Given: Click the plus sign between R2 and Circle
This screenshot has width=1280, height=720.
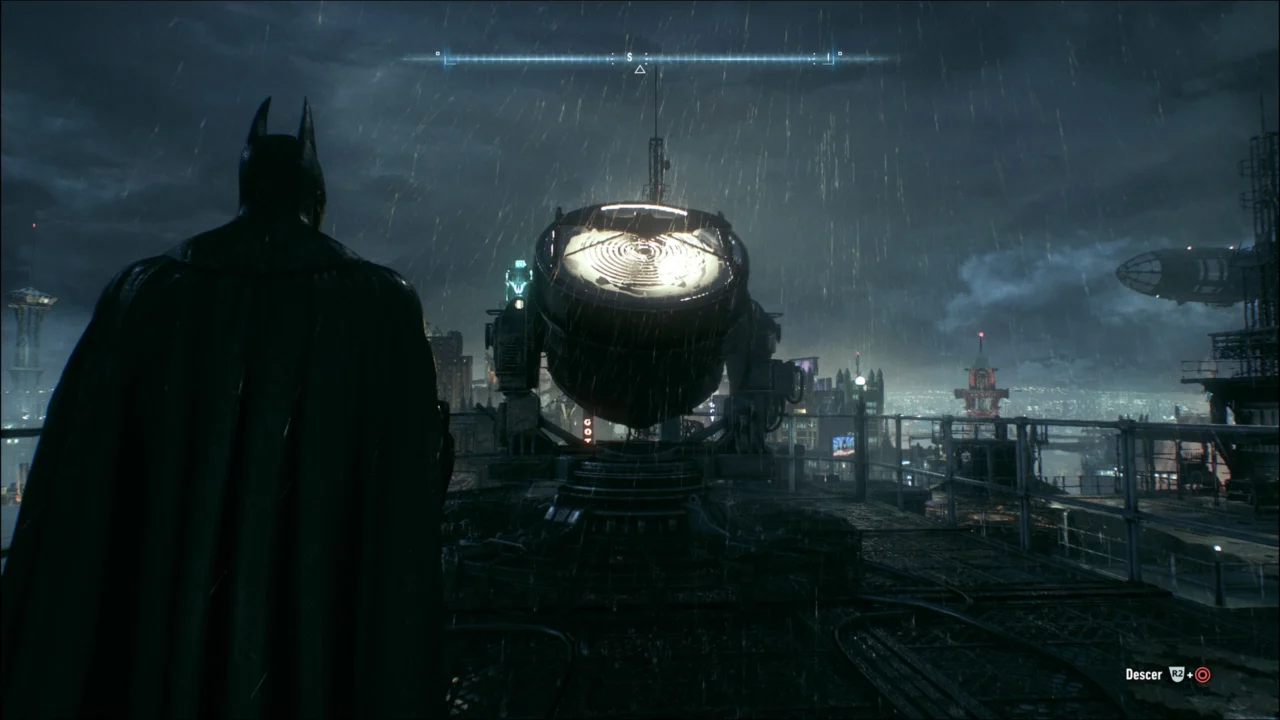Looking at the screenshot, I should 1188,675.
